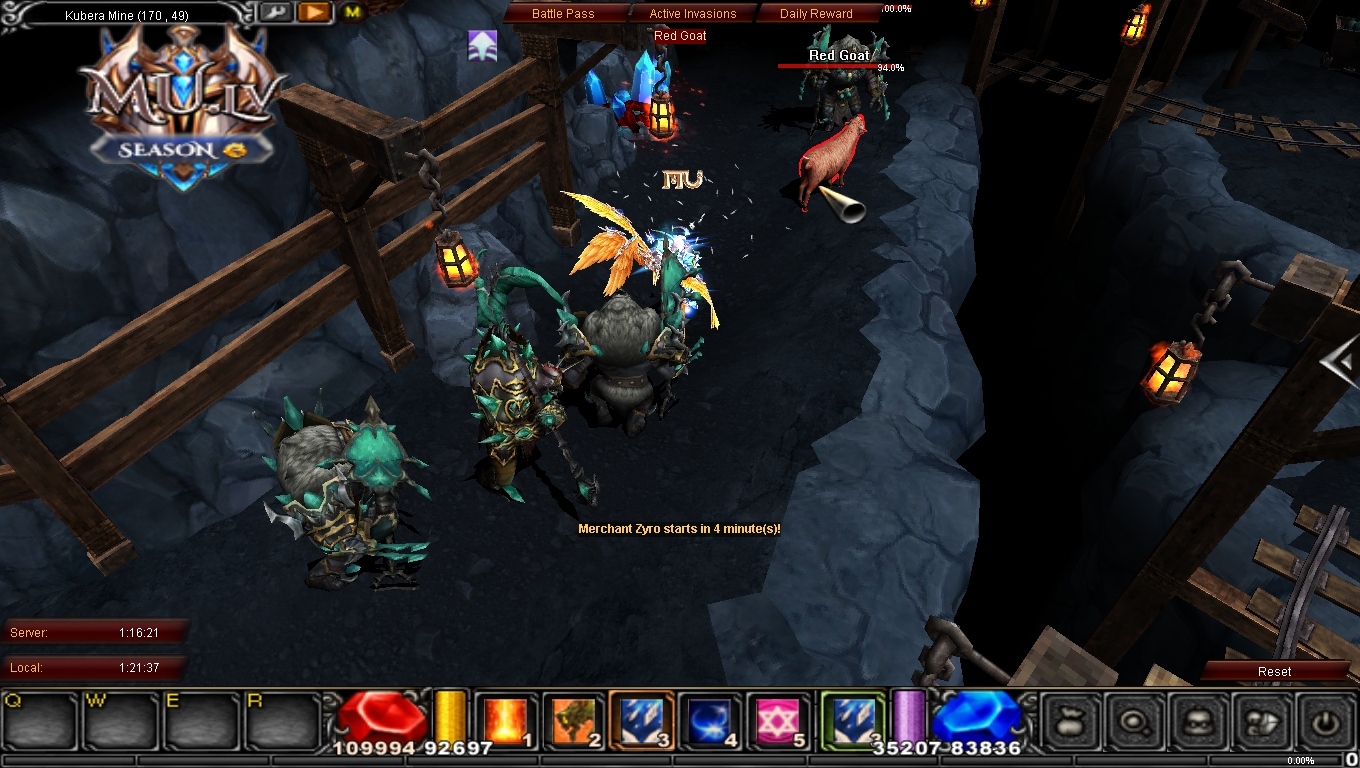Click the party options icon beside character icon
This screenshot has height=768, width=1360.
click(1264, 722)
